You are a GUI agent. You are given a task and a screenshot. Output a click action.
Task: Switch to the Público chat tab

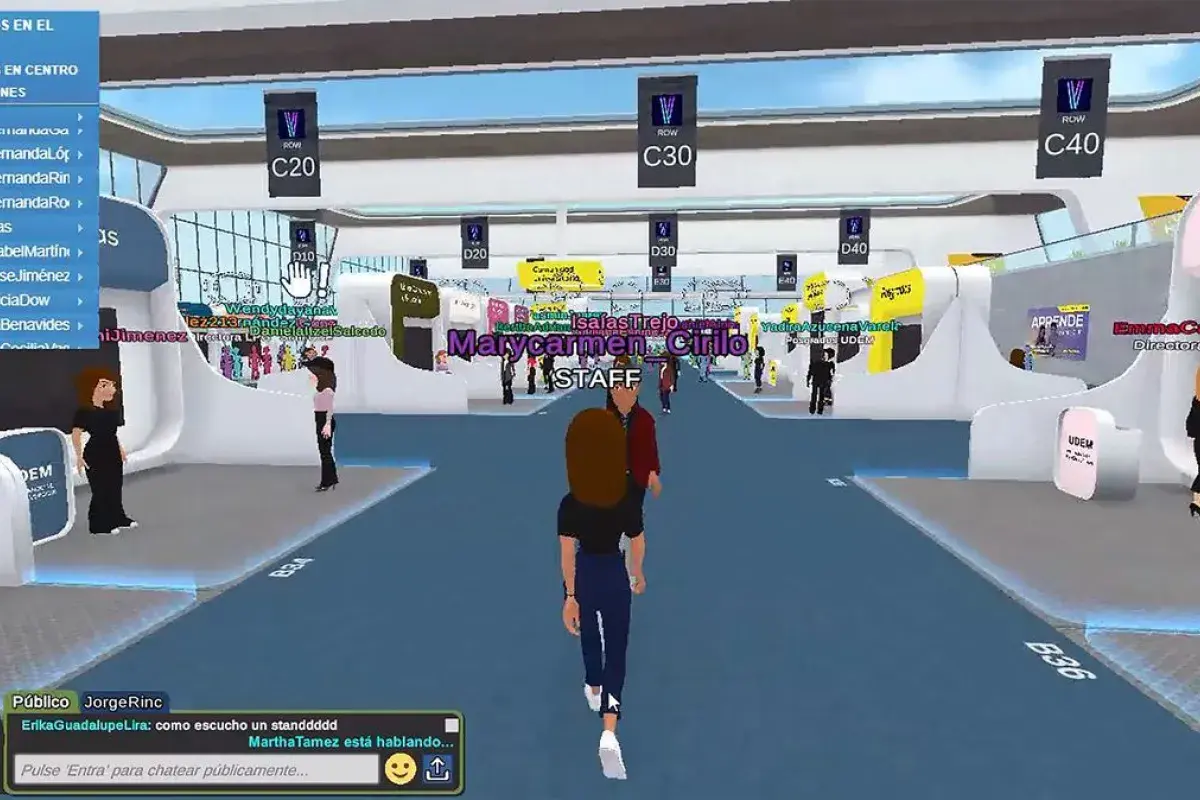pos(41,702)
